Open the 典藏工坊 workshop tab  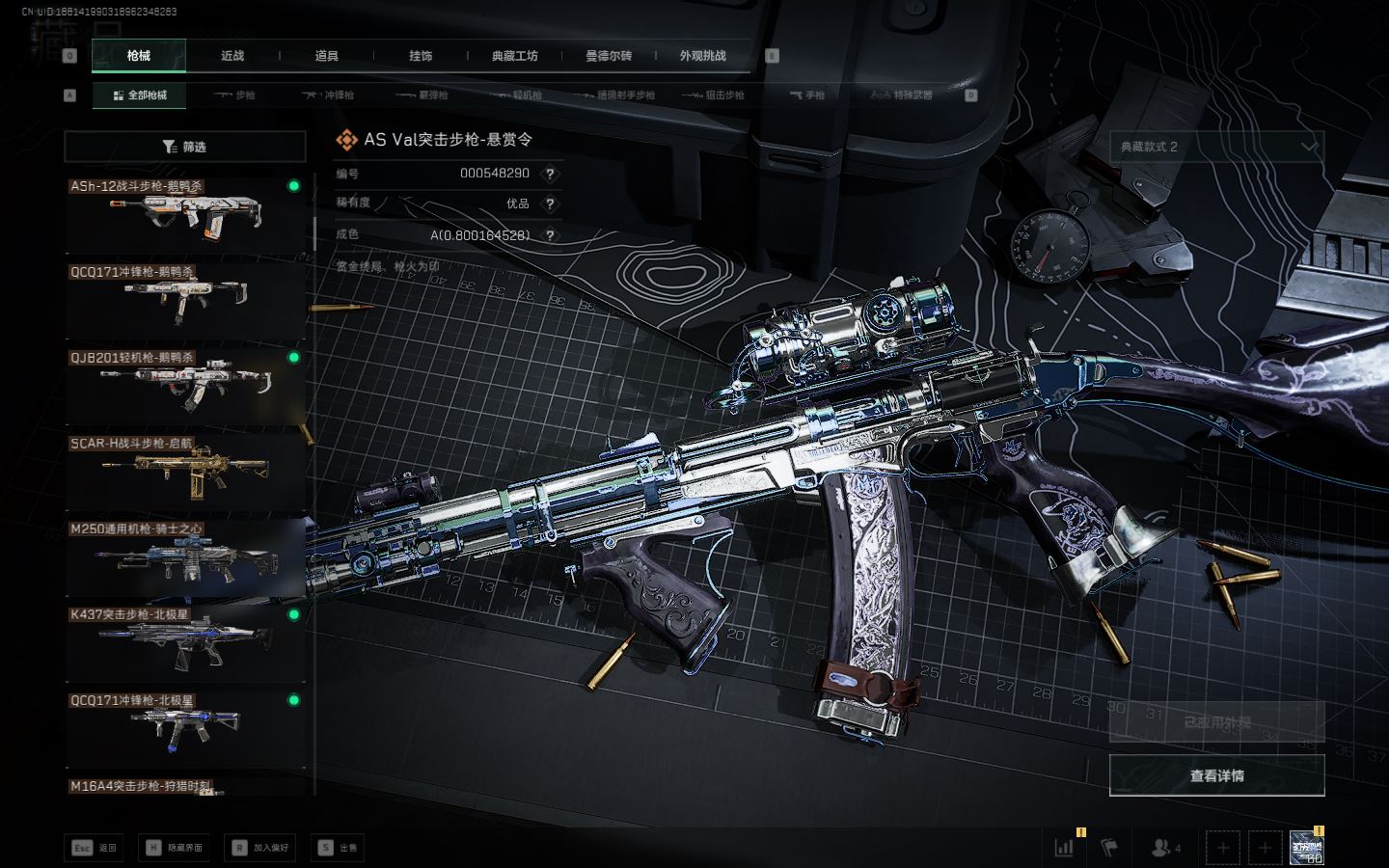click(x=515, y=56)
